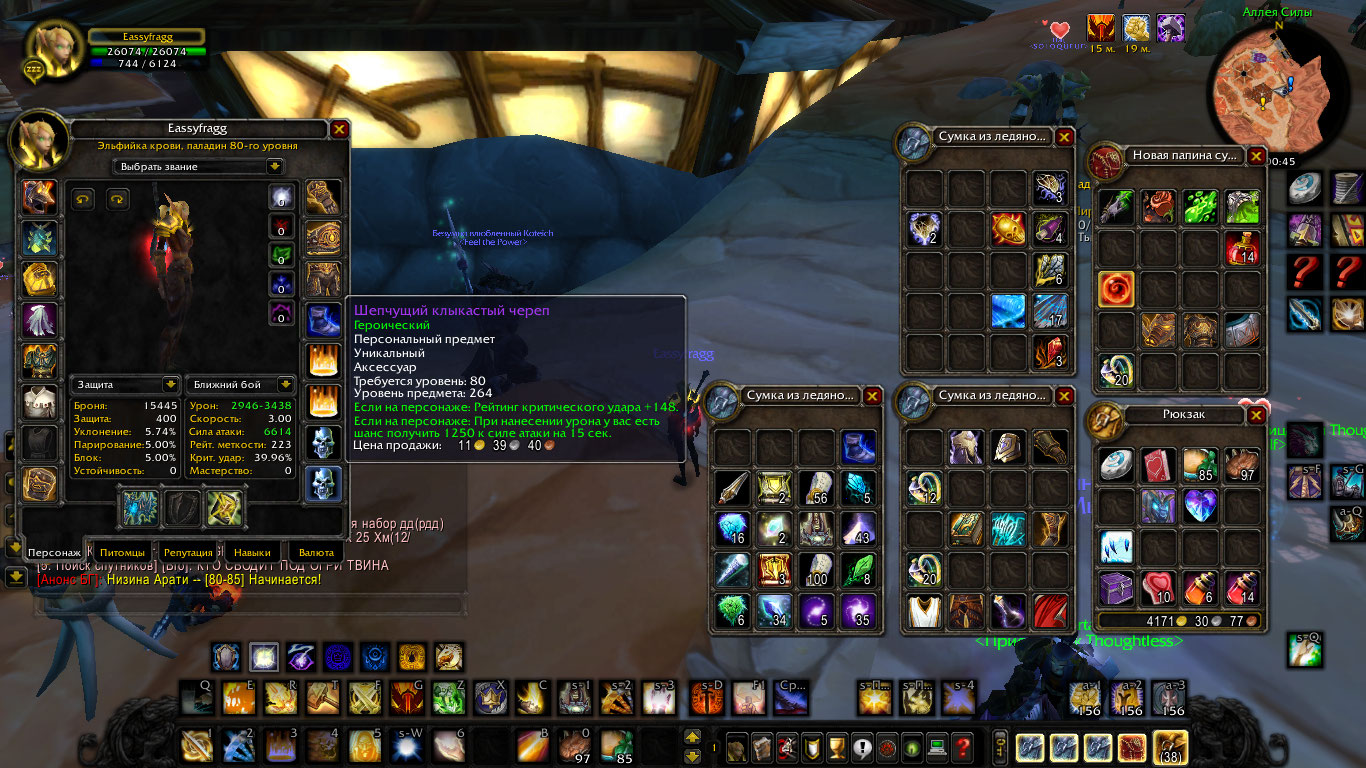Open the red question mark help menu
Image resolution: width=1366 pixels, height=768 pixels.
click(x=962, y=746)
